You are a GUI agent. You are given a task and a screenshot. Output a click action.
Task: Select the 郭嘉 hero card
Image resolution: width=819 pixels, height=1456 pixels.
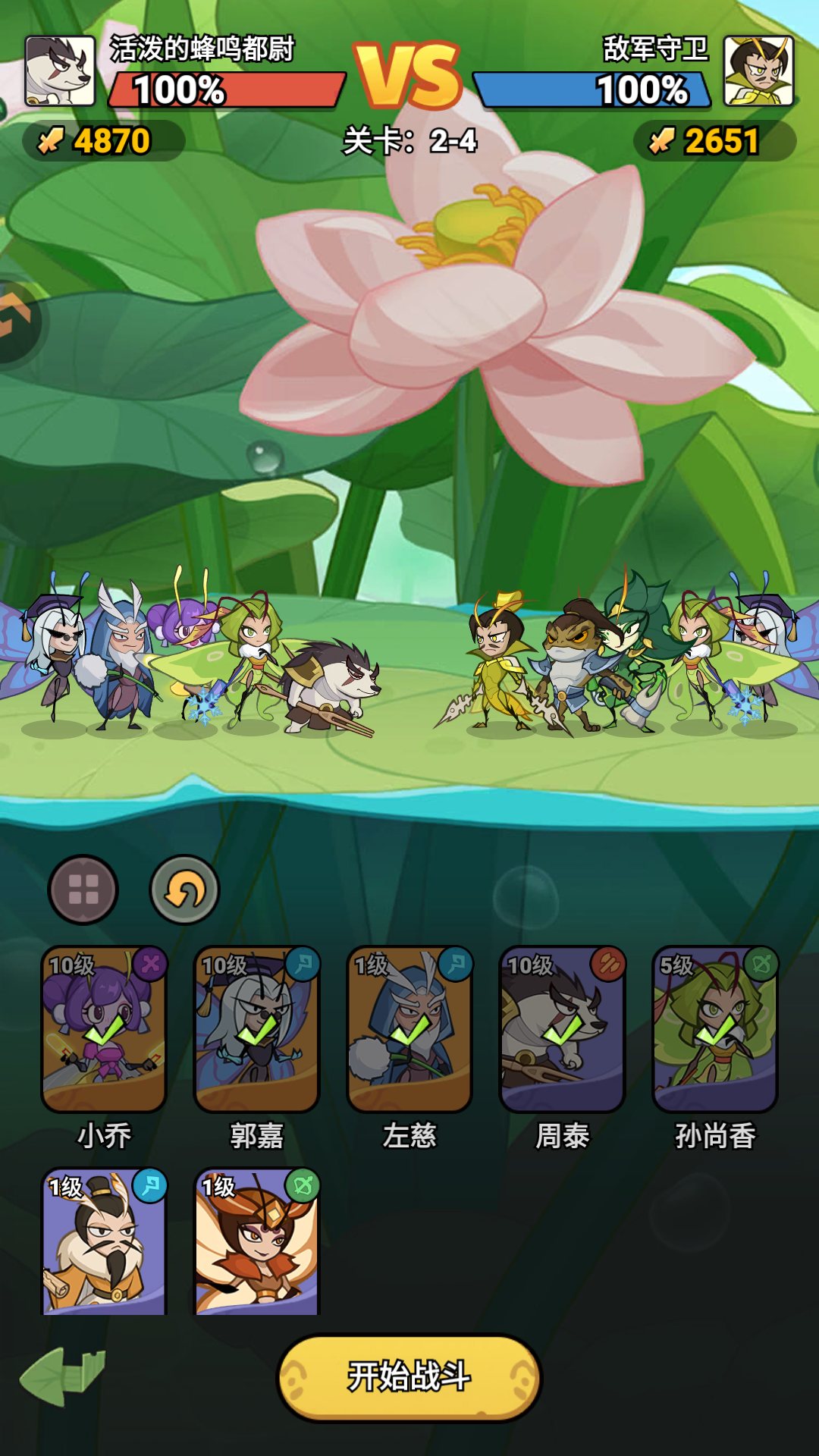pyautogui.click(x=257, y=1029)
